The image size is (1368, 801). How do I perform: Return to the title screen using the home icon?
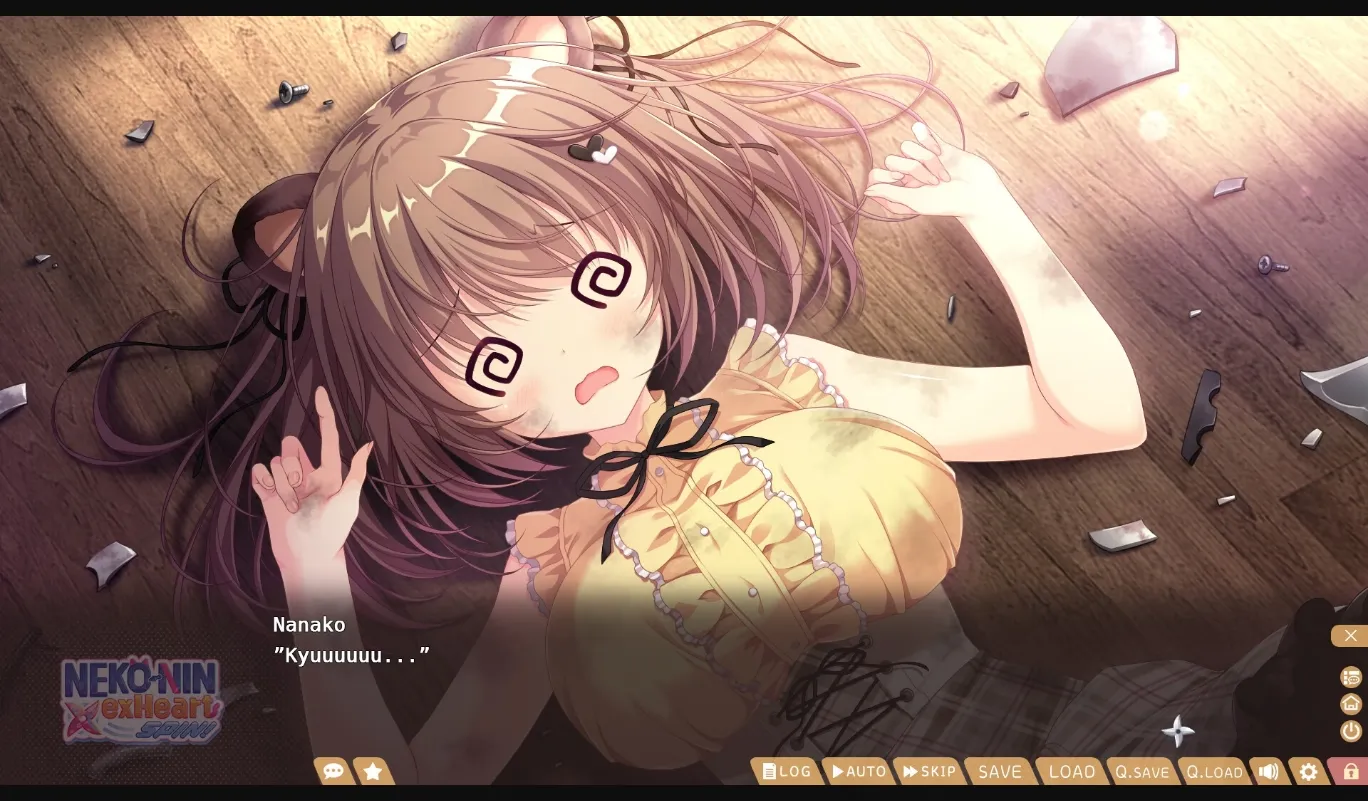pyautogui.click(x=1349, y=704)
